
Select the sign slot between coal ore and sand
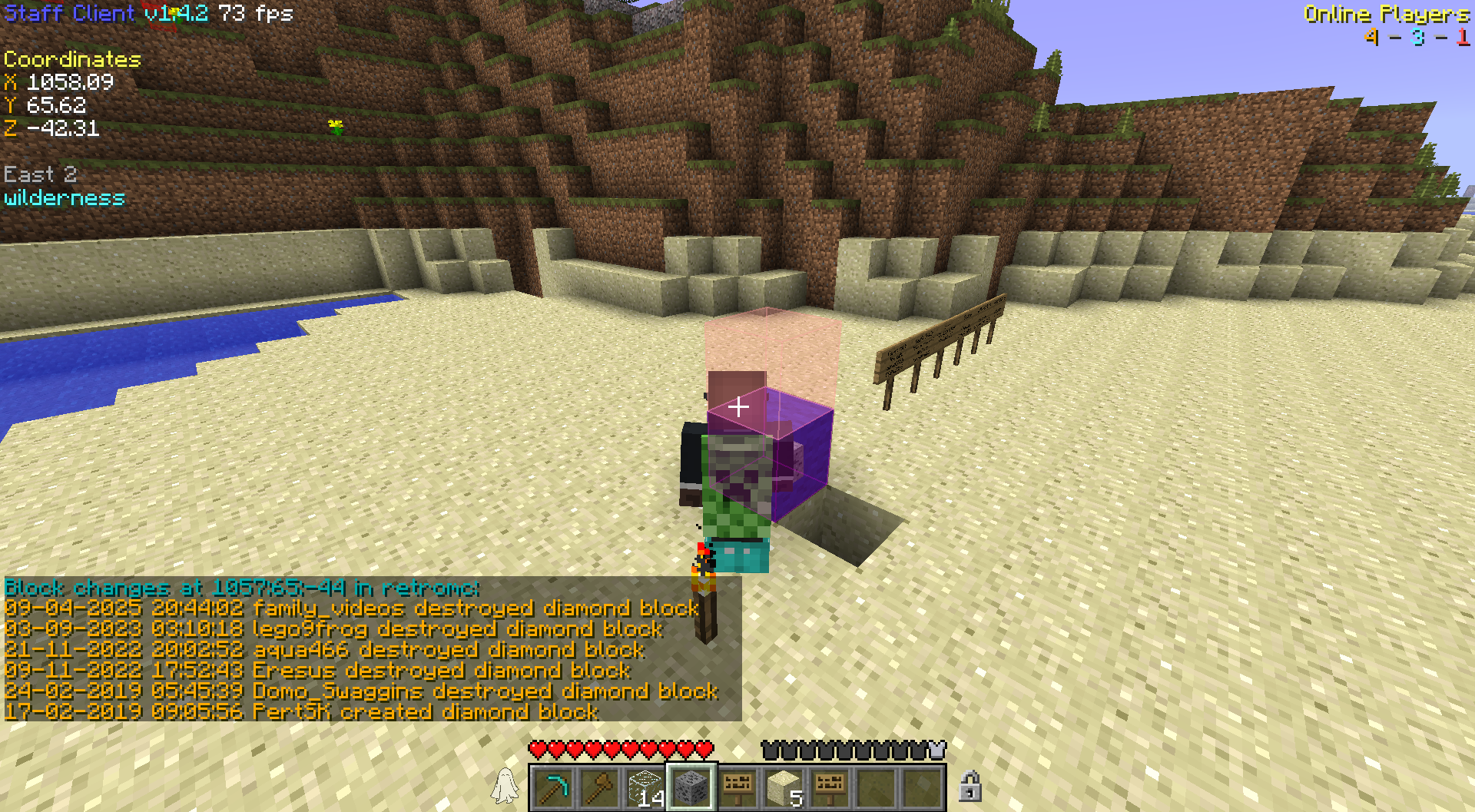click(737, 787)
